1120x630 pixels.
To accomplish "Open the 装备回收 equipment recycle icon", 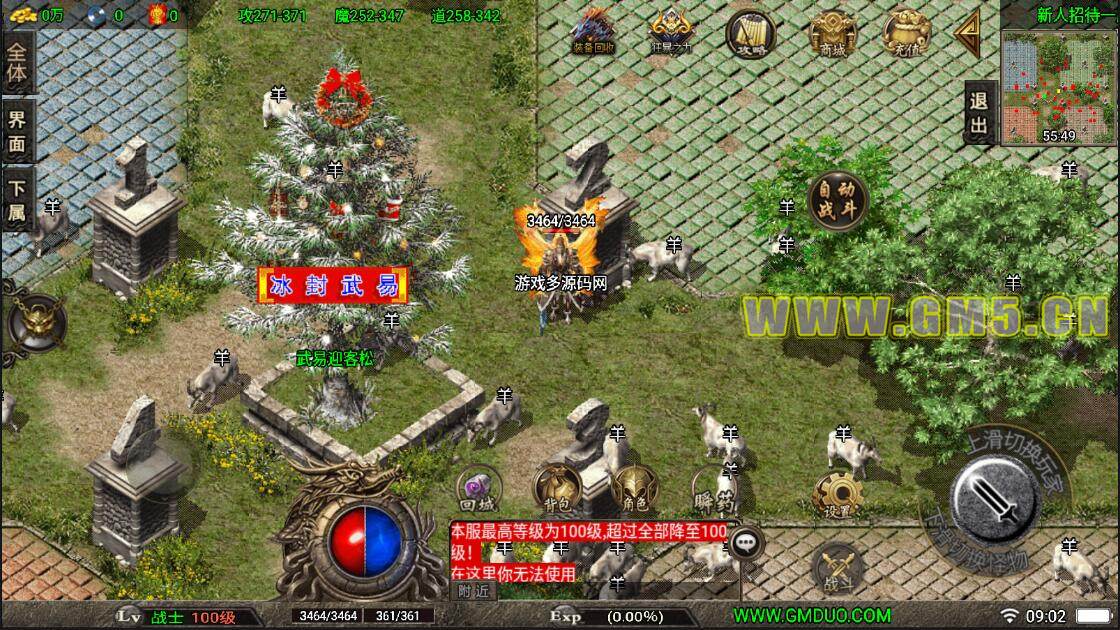I will coord(593,31).
